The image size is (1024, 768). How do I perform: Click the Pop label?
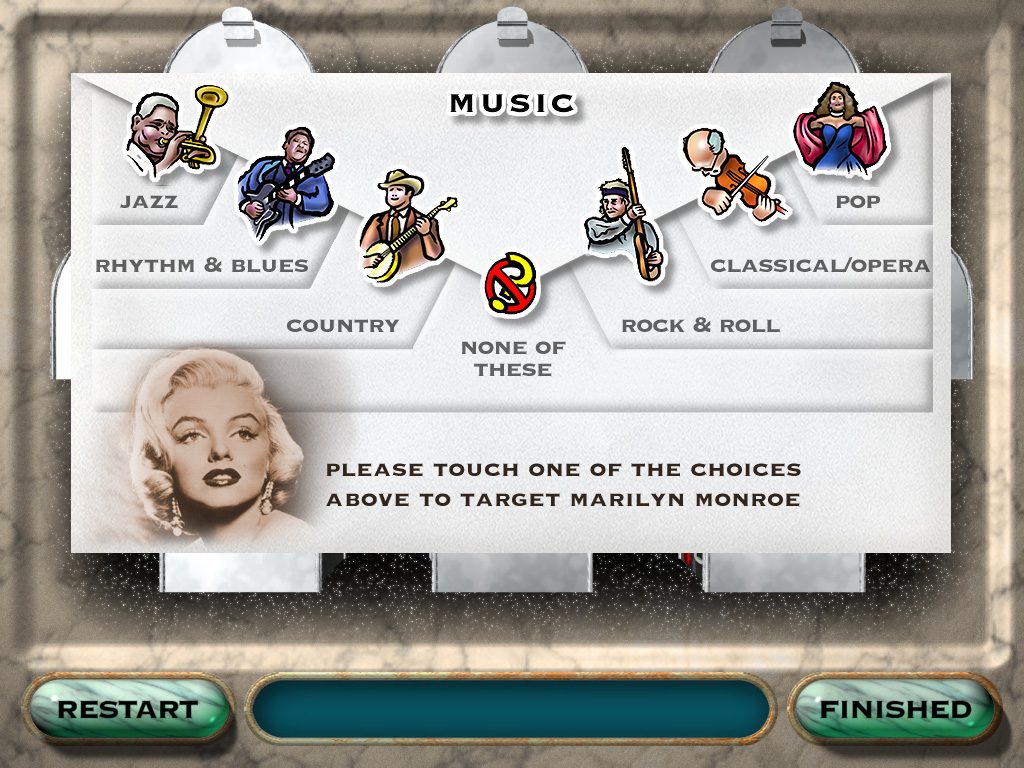point(858,202)
